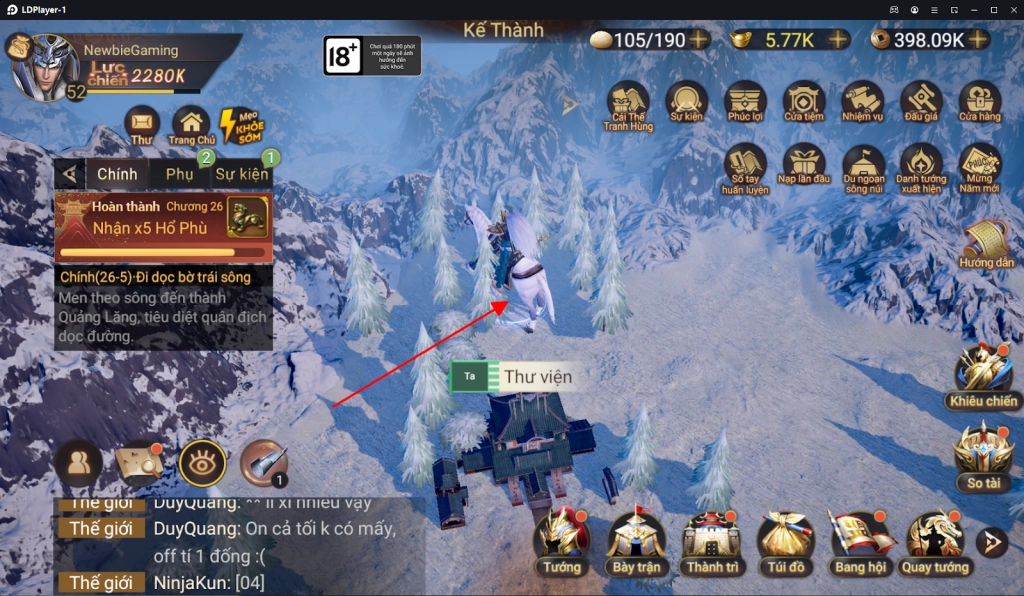The image size is (1024, 596).
Task: Open the Đấu giá auction house
Action: click(x=921, y=104)
